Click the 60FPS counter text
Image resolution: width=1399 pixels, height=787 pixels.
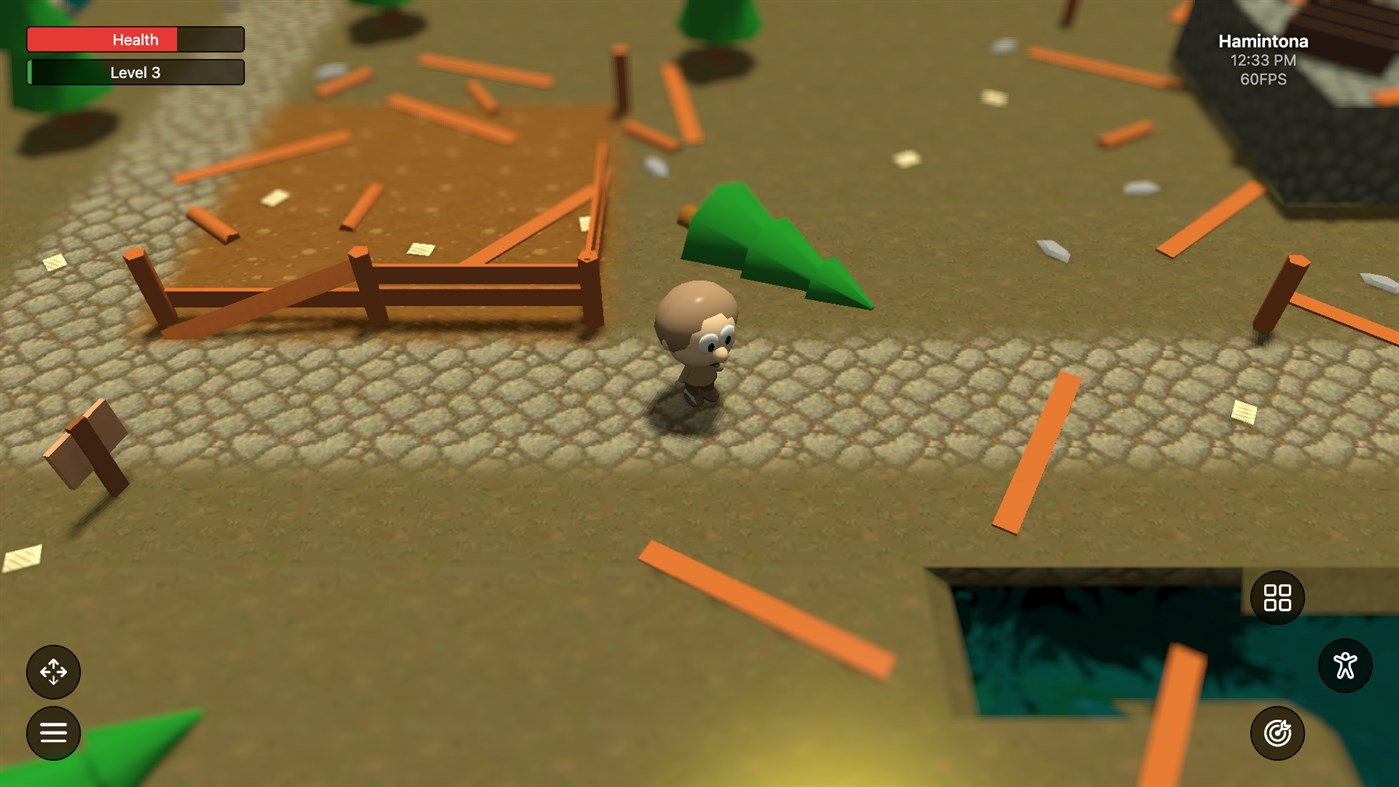[x=1263, y=78]
